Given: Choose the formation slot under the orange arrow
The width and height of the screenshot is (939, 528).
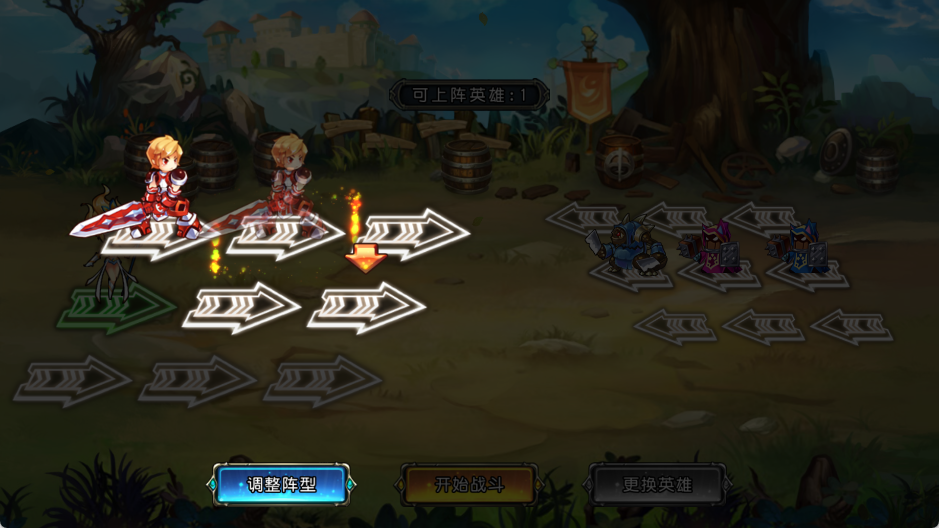Looking at the screenshot, I should [x=367, y=307].
